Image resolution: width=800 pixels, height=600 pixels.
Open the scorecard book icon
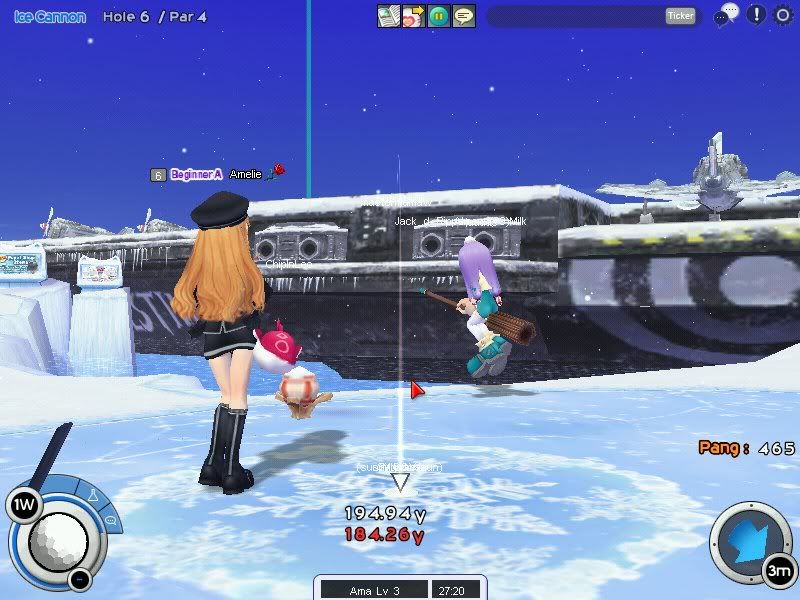[x=389, y=16]
